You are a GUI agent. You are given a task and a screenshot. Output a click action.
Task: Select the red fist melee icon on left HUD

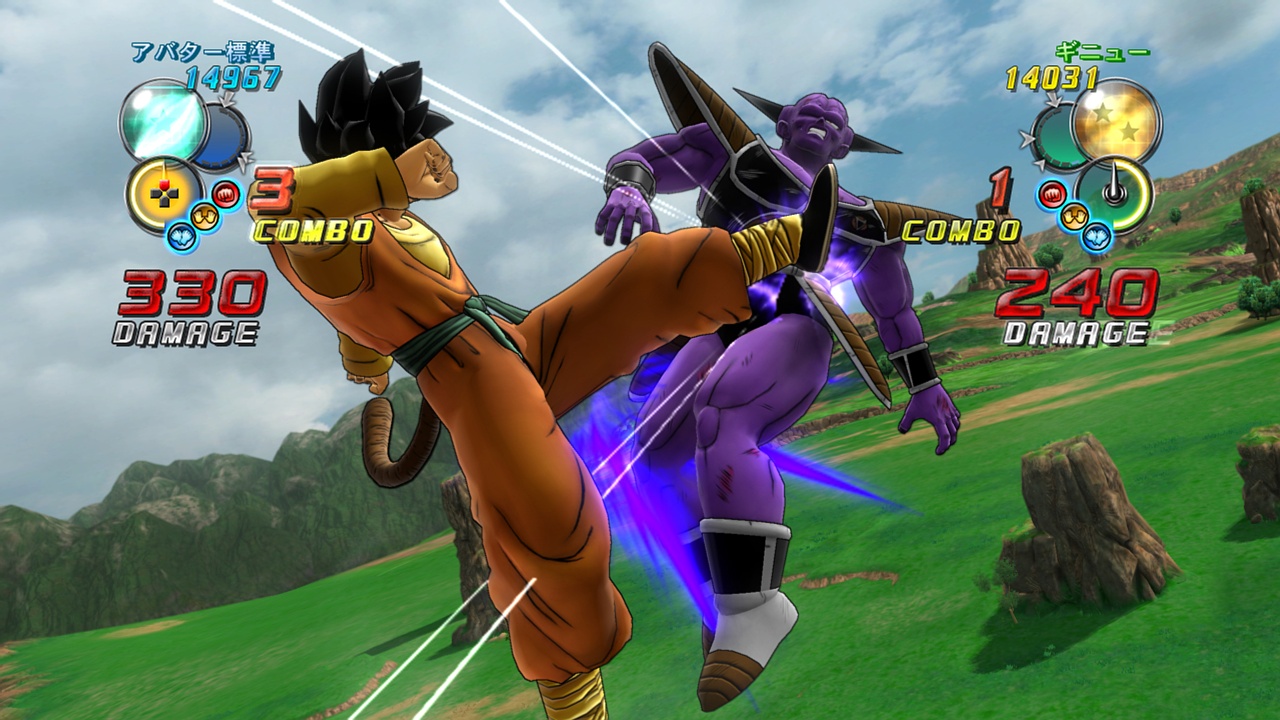coord(225,193)
